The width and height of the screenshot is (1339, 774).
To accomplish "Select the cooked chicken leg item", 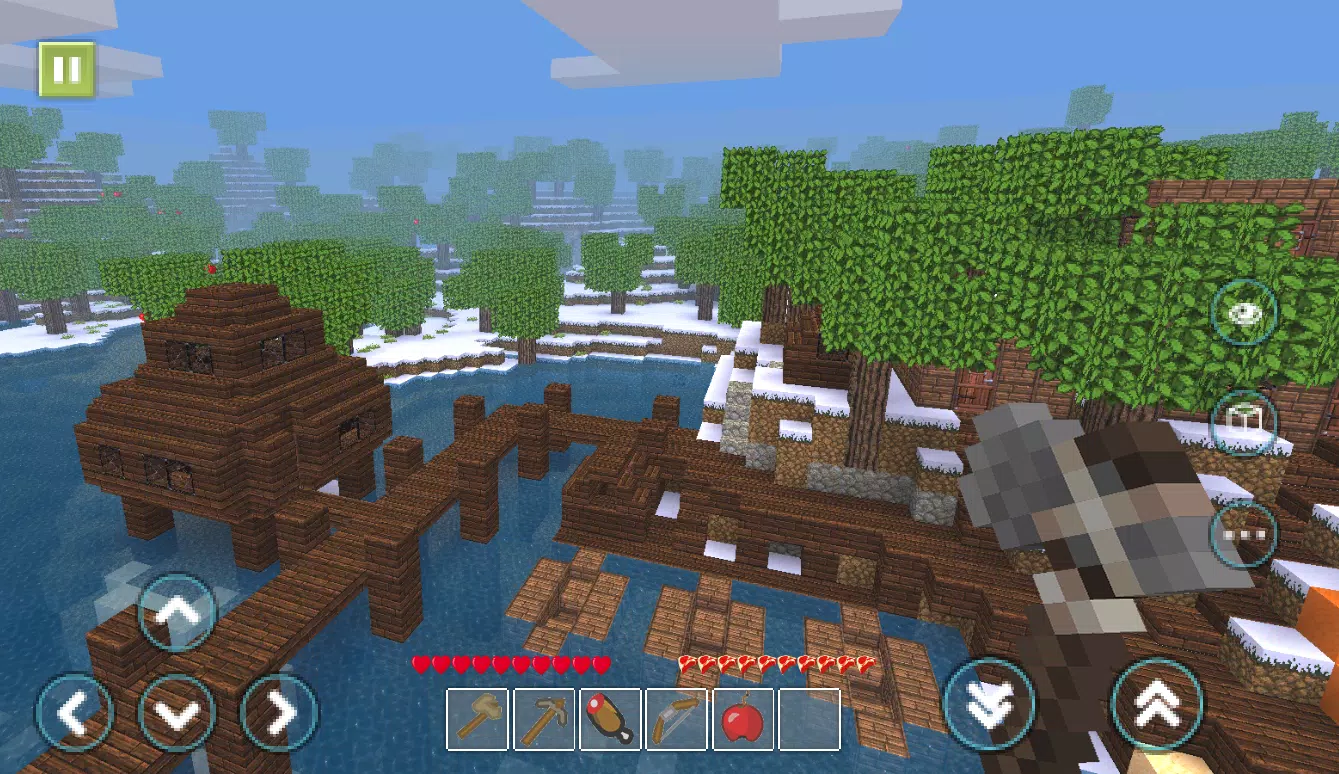I will pyautogui.click(x=610, y=720).
